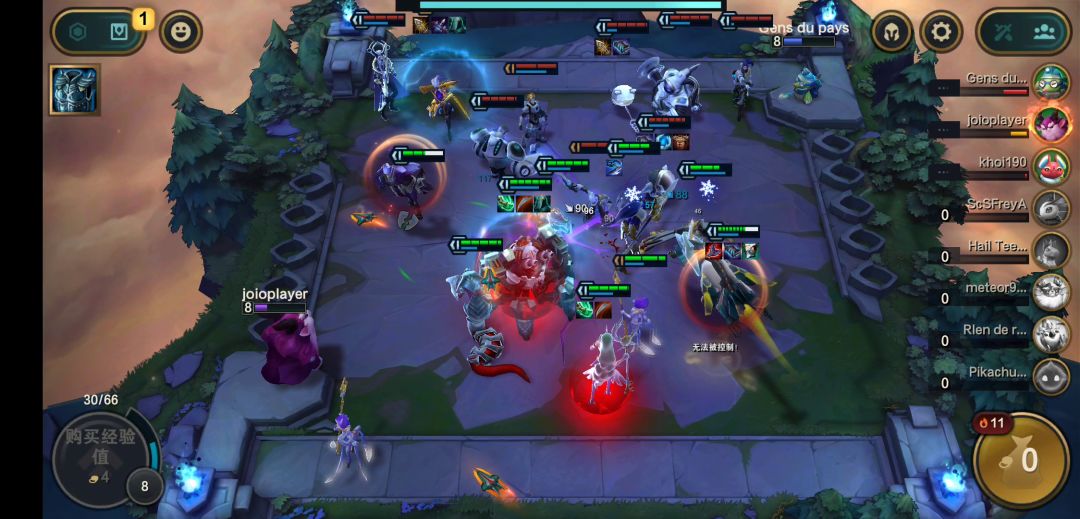Select Hail Tee player row
1080x519 pixels.
(1050, 250)
